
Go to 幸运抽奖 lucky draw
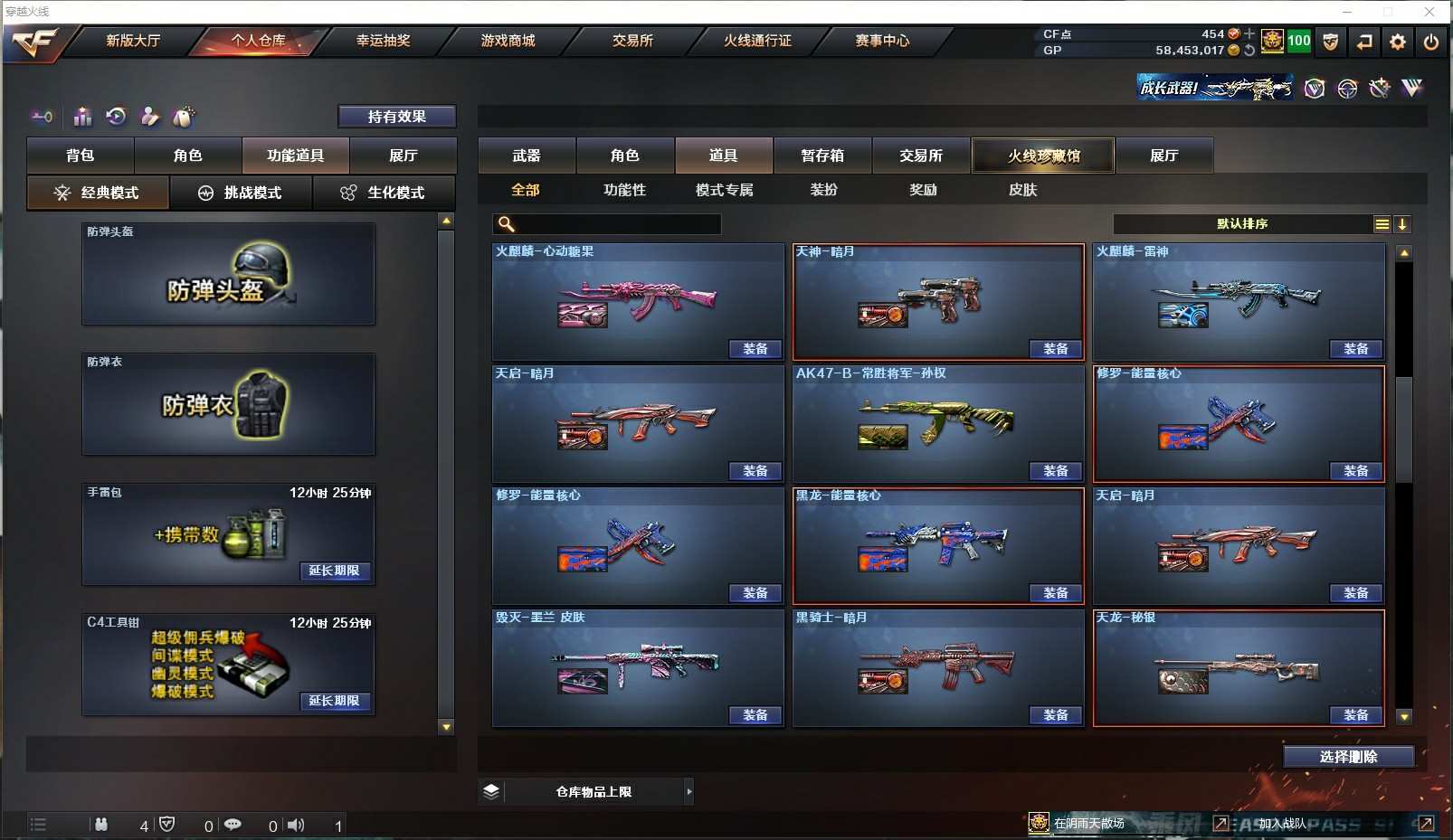pyautogui.click(x=383, y=41)
